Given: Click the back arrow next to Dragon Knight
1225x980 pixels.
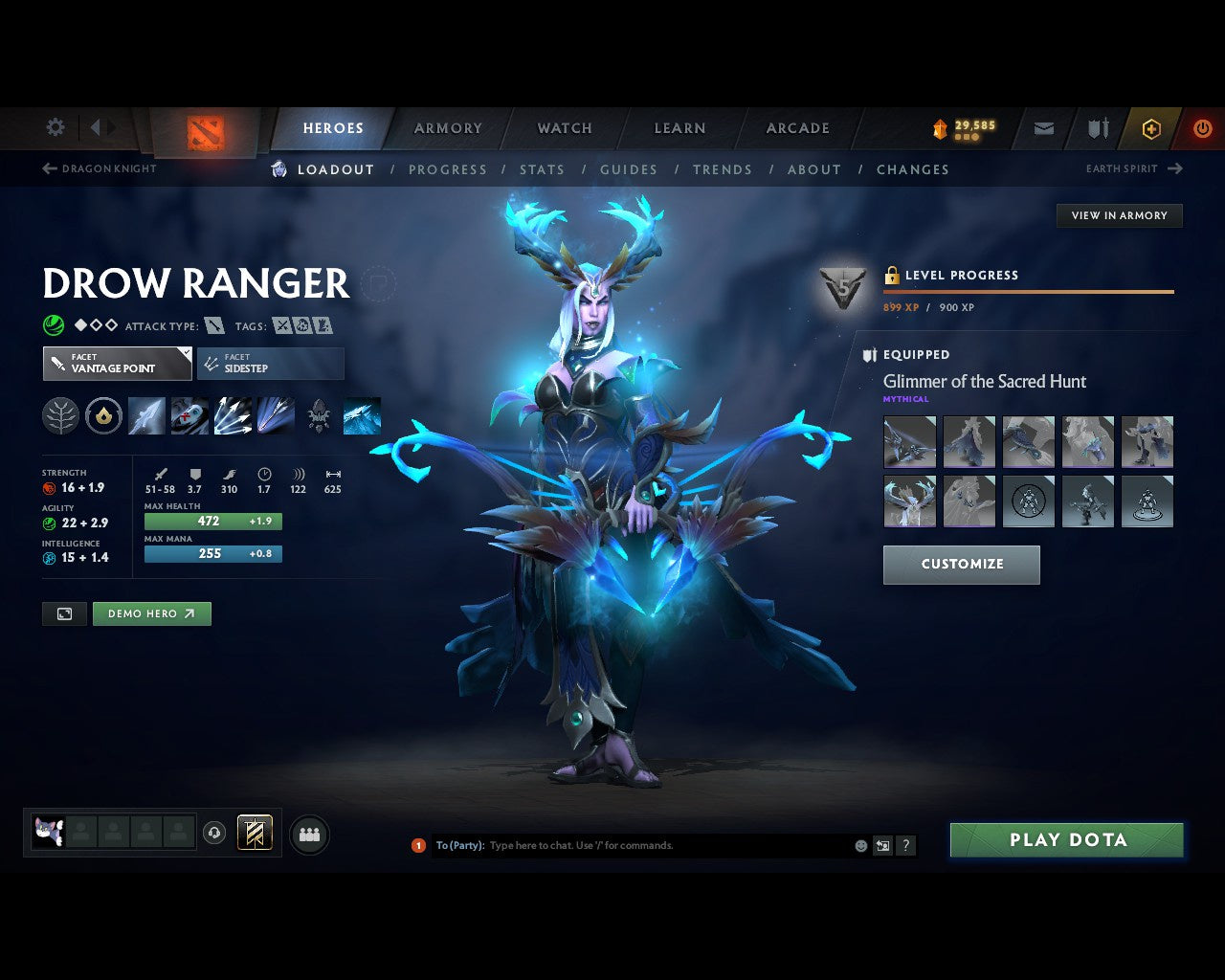Looking at the screenshot, I should click(x=48, y=168).
